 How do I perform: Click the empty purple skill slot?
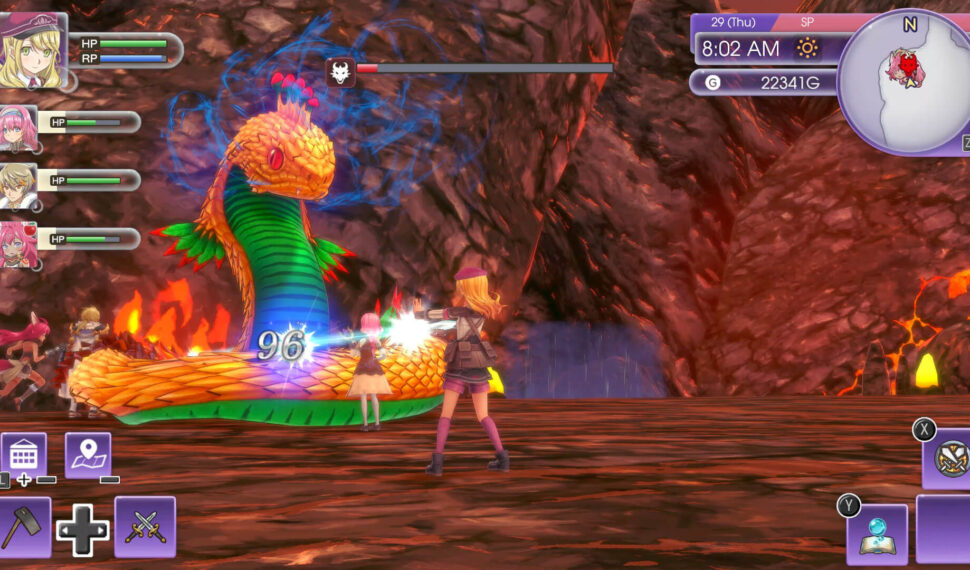pyautogui.click(x=945, y=530)
